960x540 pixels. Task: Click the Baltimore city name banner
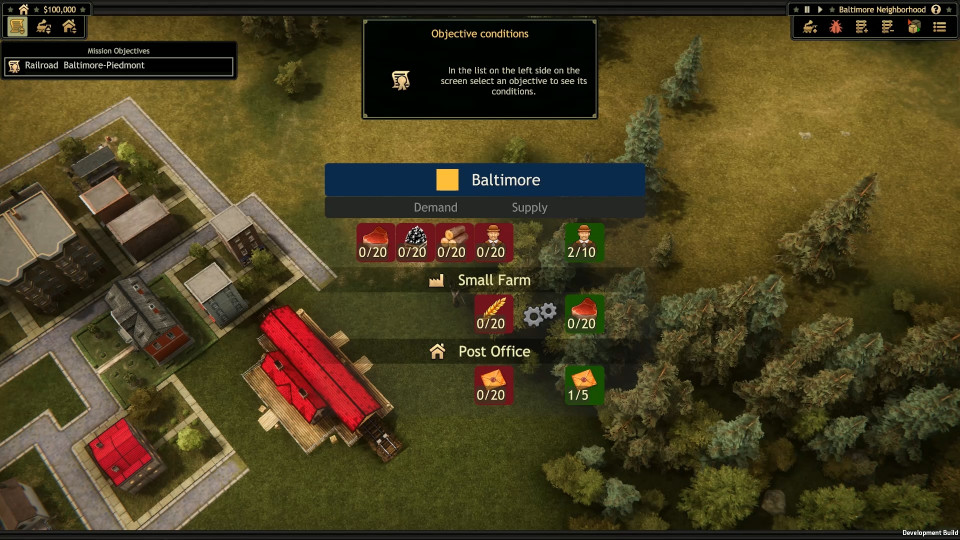pyautogui.click(x=485, y=180)
